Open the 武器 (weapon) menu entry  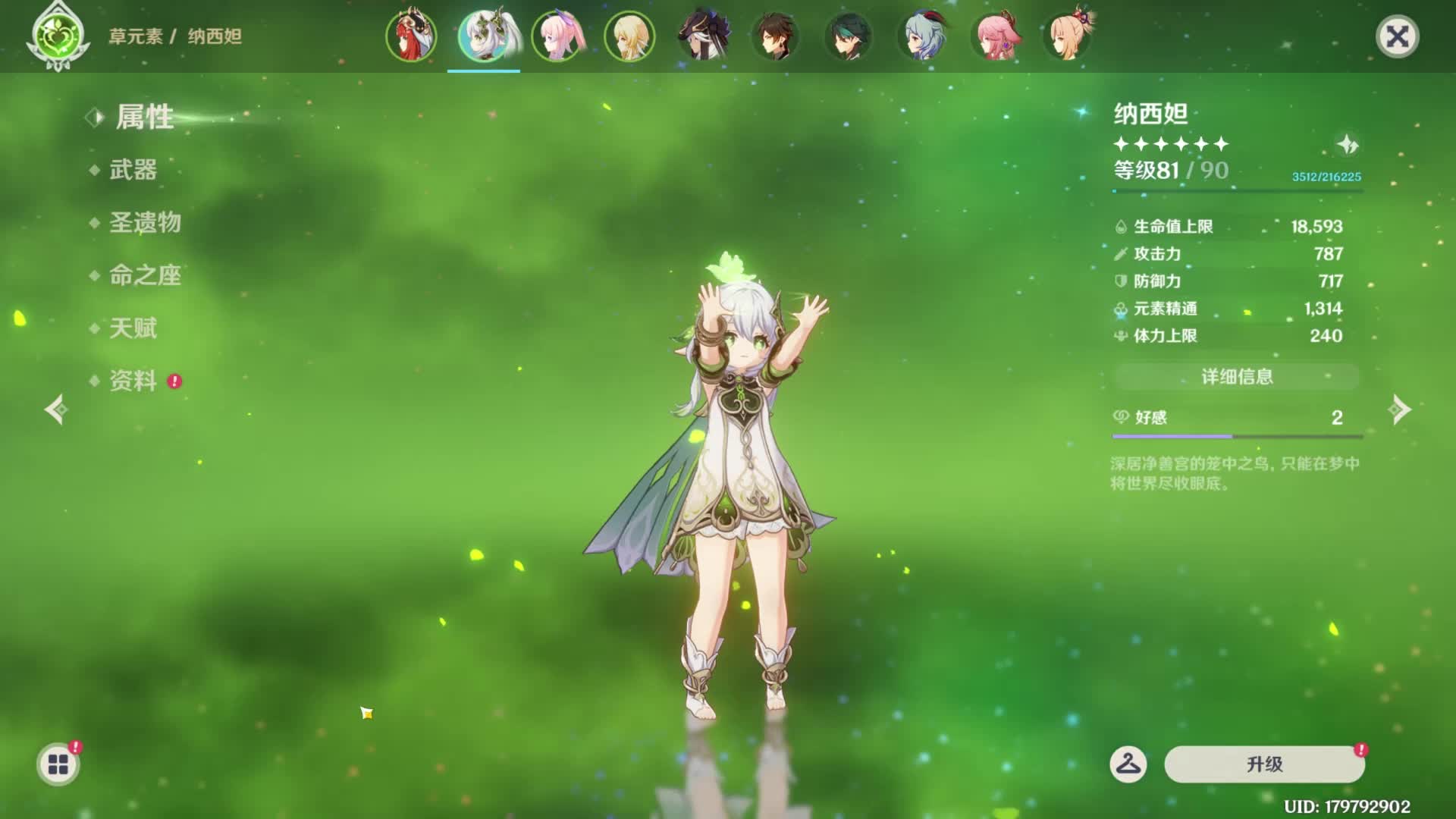(x=133, y=170)
